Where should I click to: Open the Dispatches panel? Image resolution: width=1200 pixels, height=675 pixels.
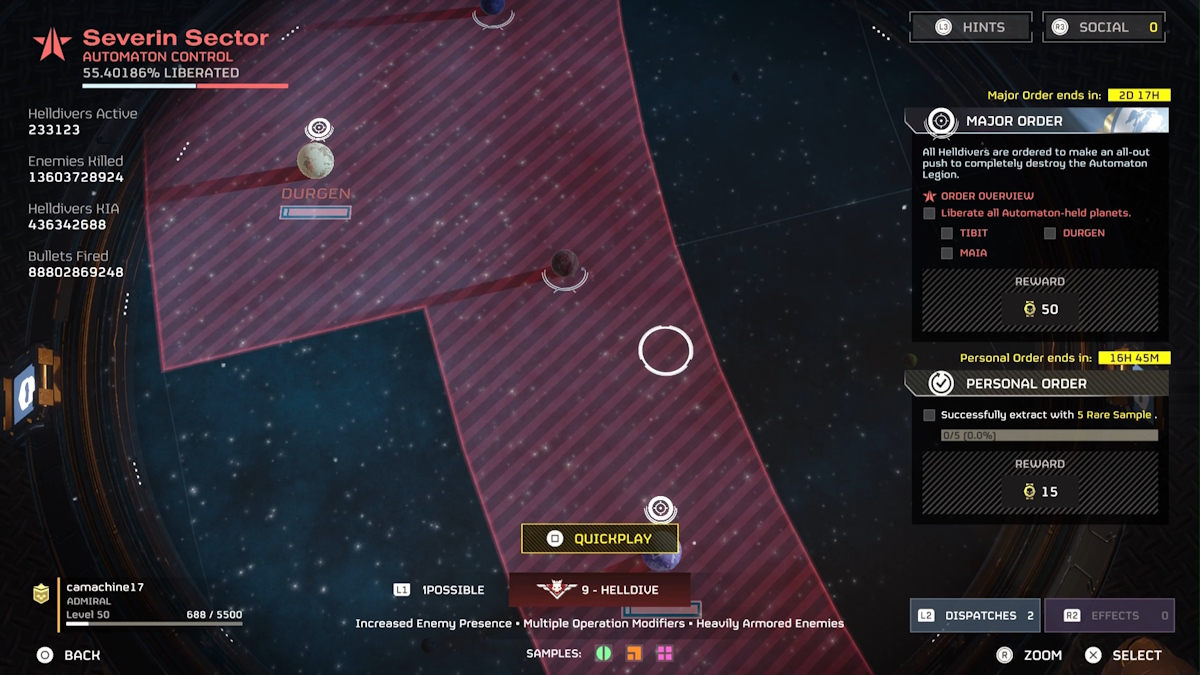click(975, 616)
